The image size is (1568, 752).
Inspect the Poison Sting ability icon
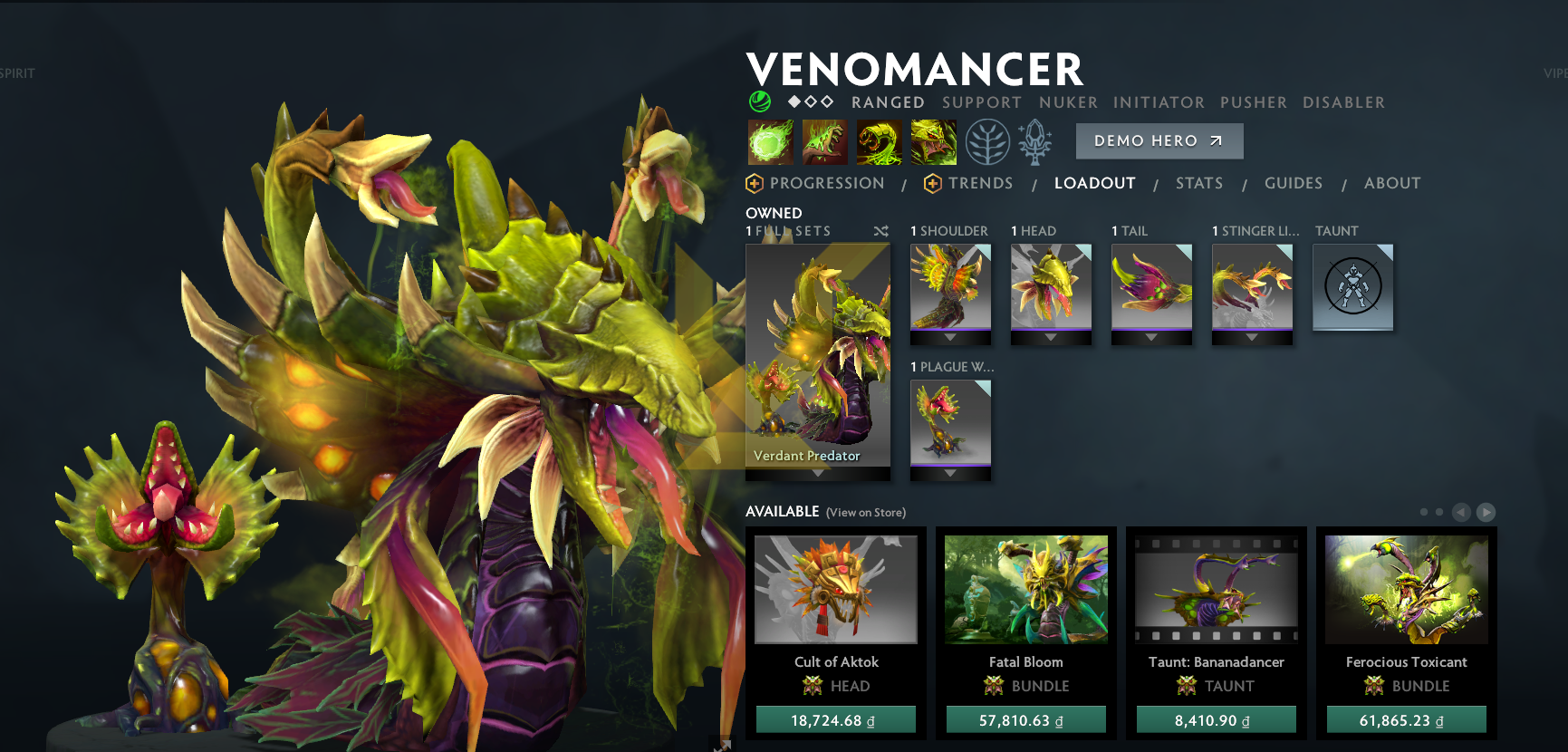pyautogui.click(x=824, y=142)
